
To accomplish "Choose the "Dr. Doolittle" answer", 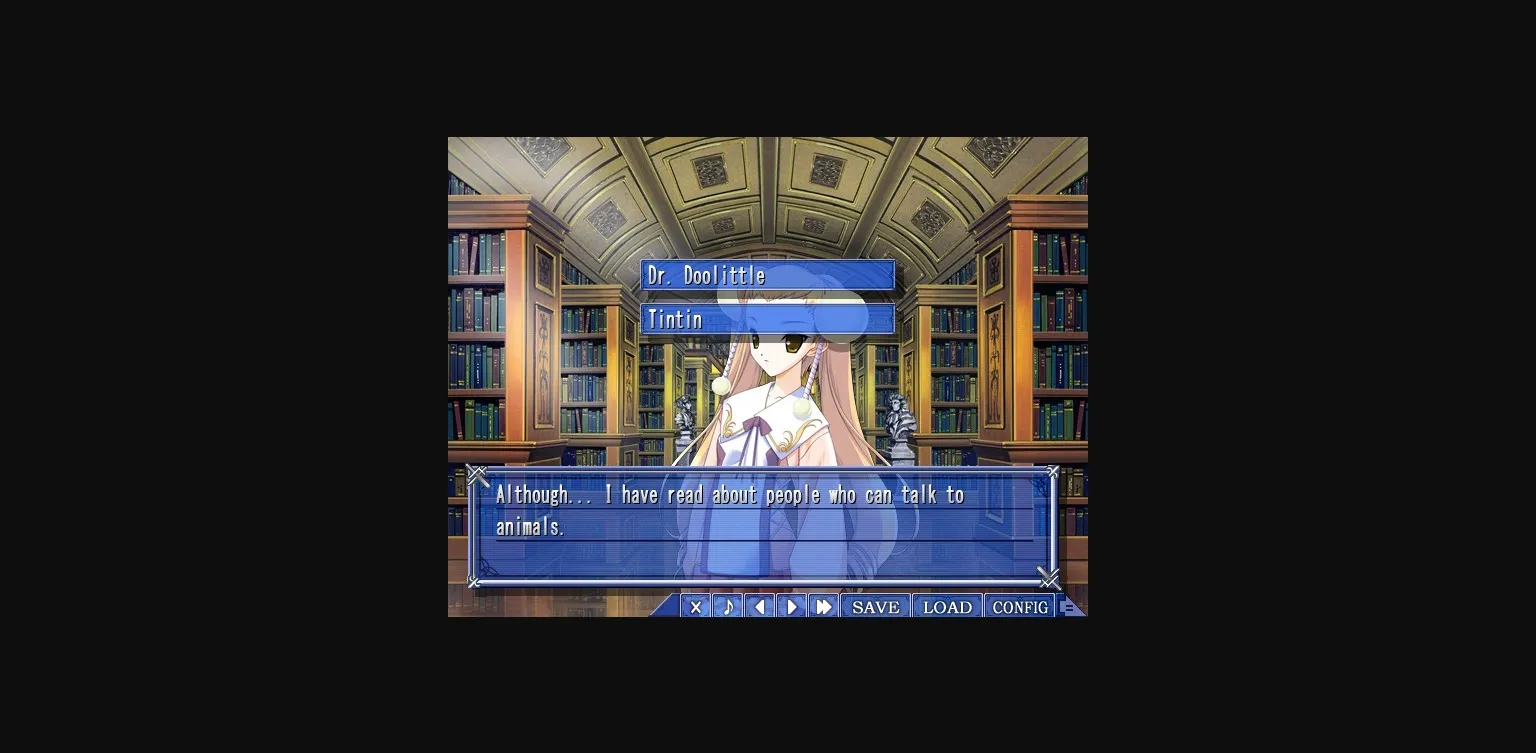I will [x=767, y=275].
